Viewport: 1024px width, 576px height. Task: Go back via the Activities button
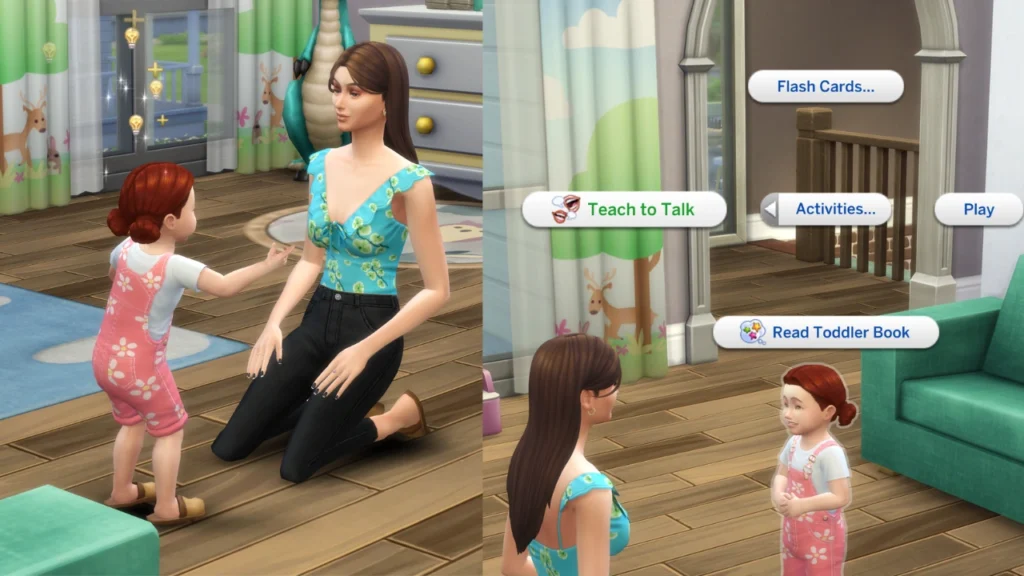coord(826,209)
